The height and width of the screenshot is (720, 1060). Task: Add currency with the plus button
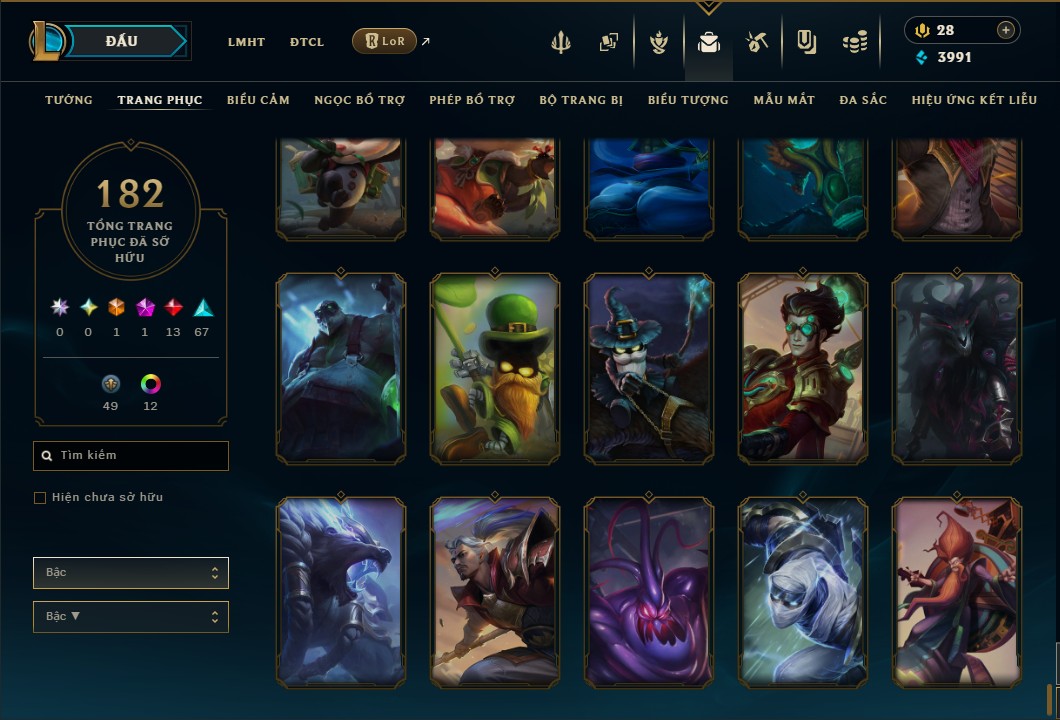pyautogui.click(x=1006, y=30)
